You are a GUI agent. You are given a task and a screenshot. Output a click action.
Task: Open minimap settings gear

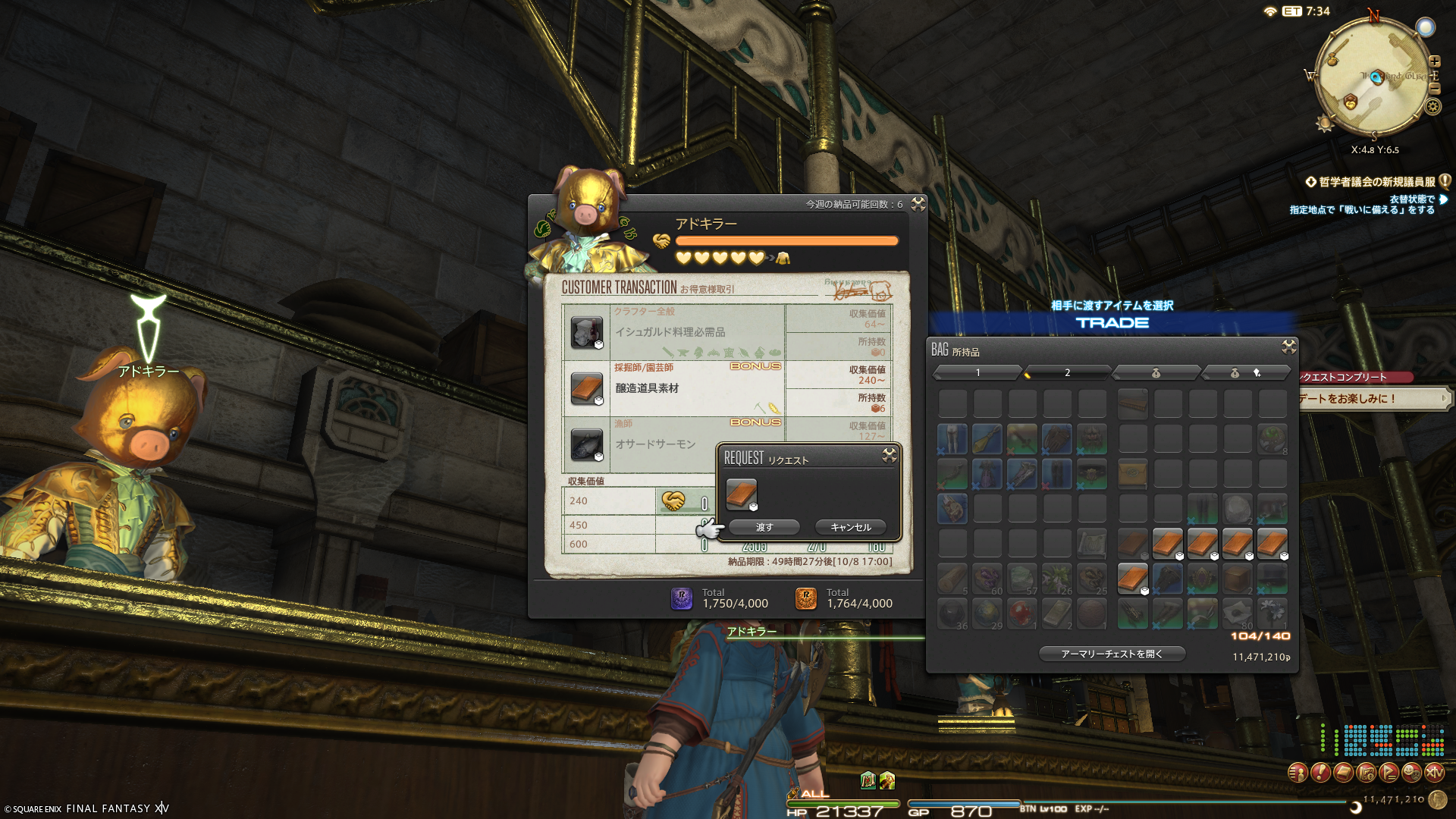1432,106
